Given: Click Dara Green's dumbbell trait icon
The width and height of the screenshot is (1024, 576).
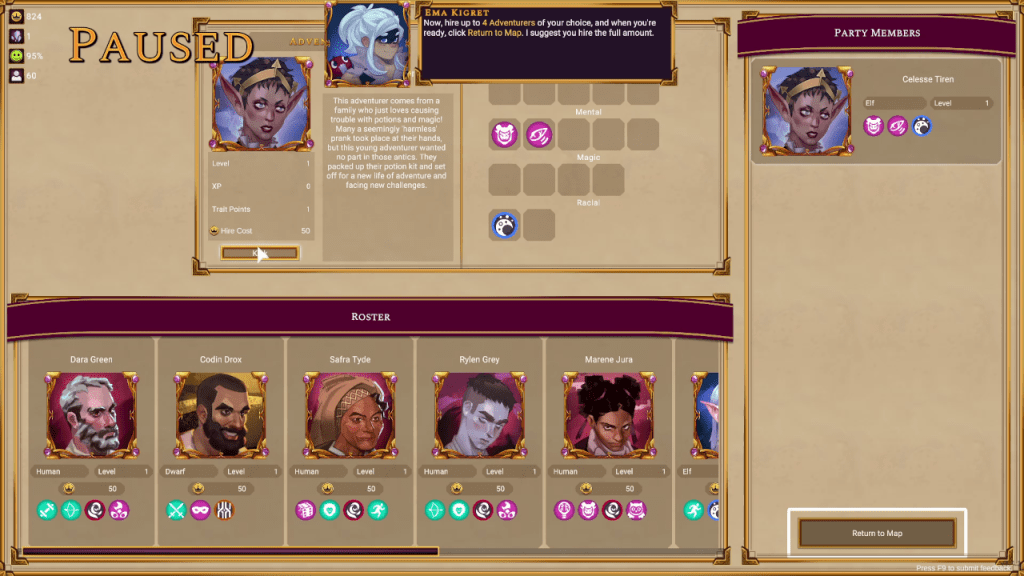Looking at the screenshot, I should 48,510.
